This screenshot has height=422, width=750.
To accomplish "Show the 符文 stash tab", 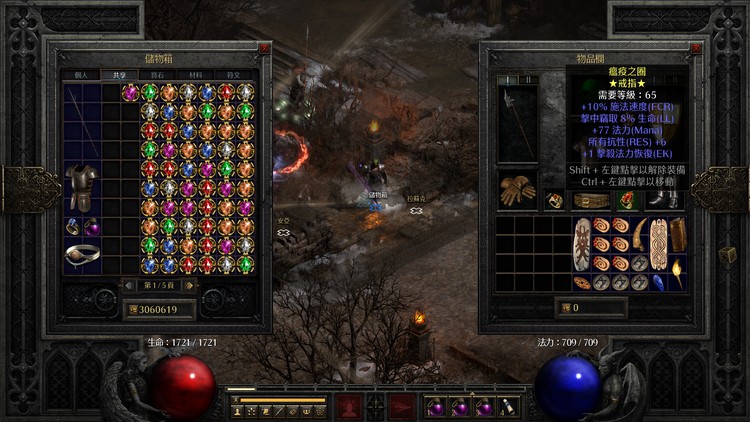I will coord(233,74).
